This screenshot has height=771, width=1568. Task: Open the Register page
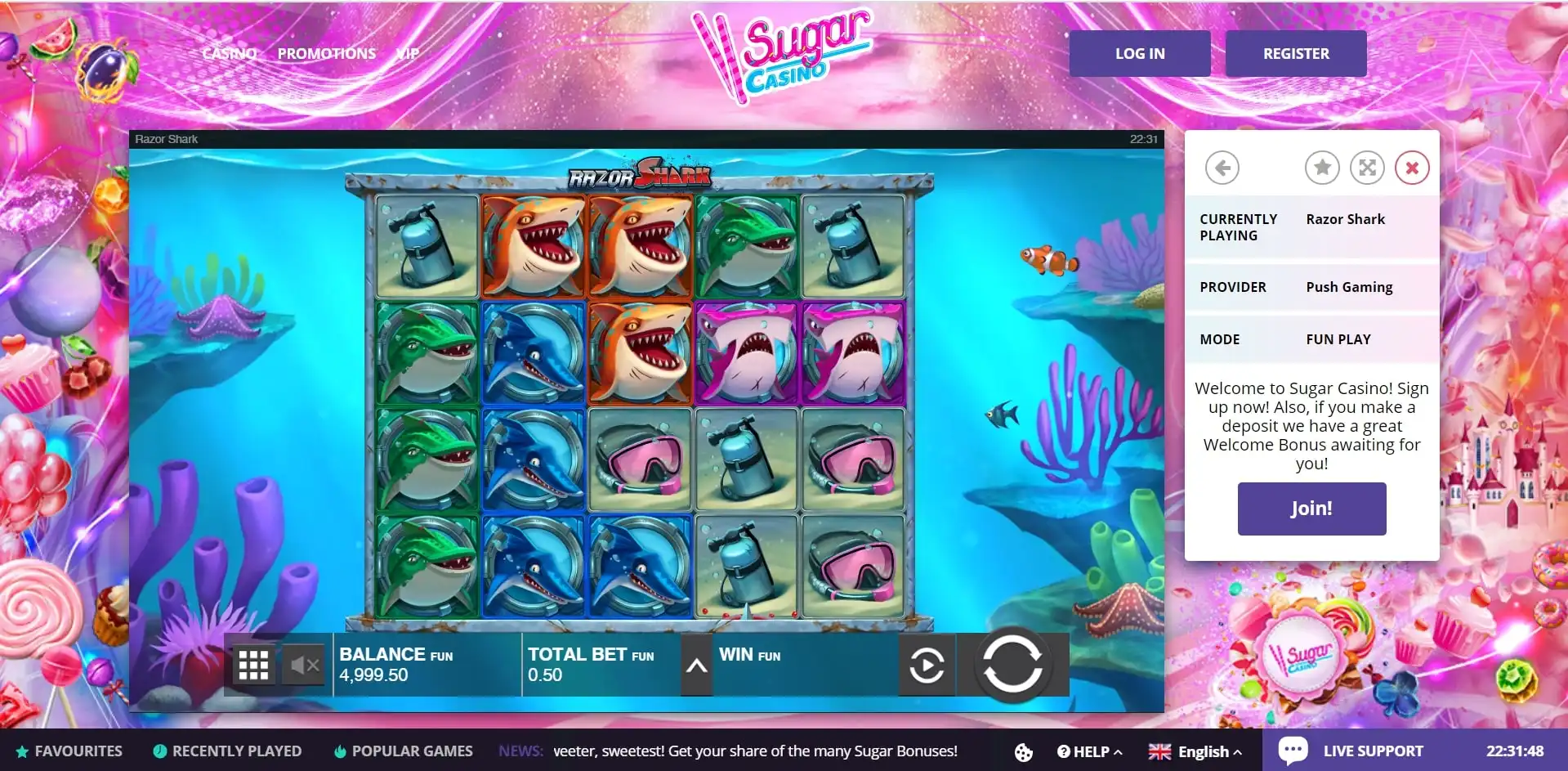[x=1295, y=54]
